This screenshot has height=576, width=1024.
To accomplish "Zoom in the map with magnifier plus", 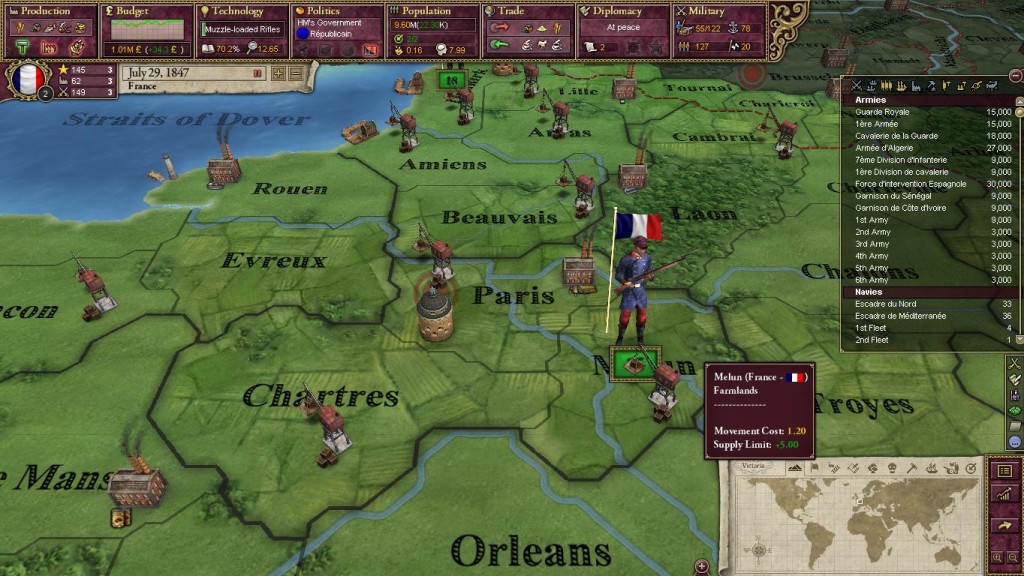I will 997,557.
